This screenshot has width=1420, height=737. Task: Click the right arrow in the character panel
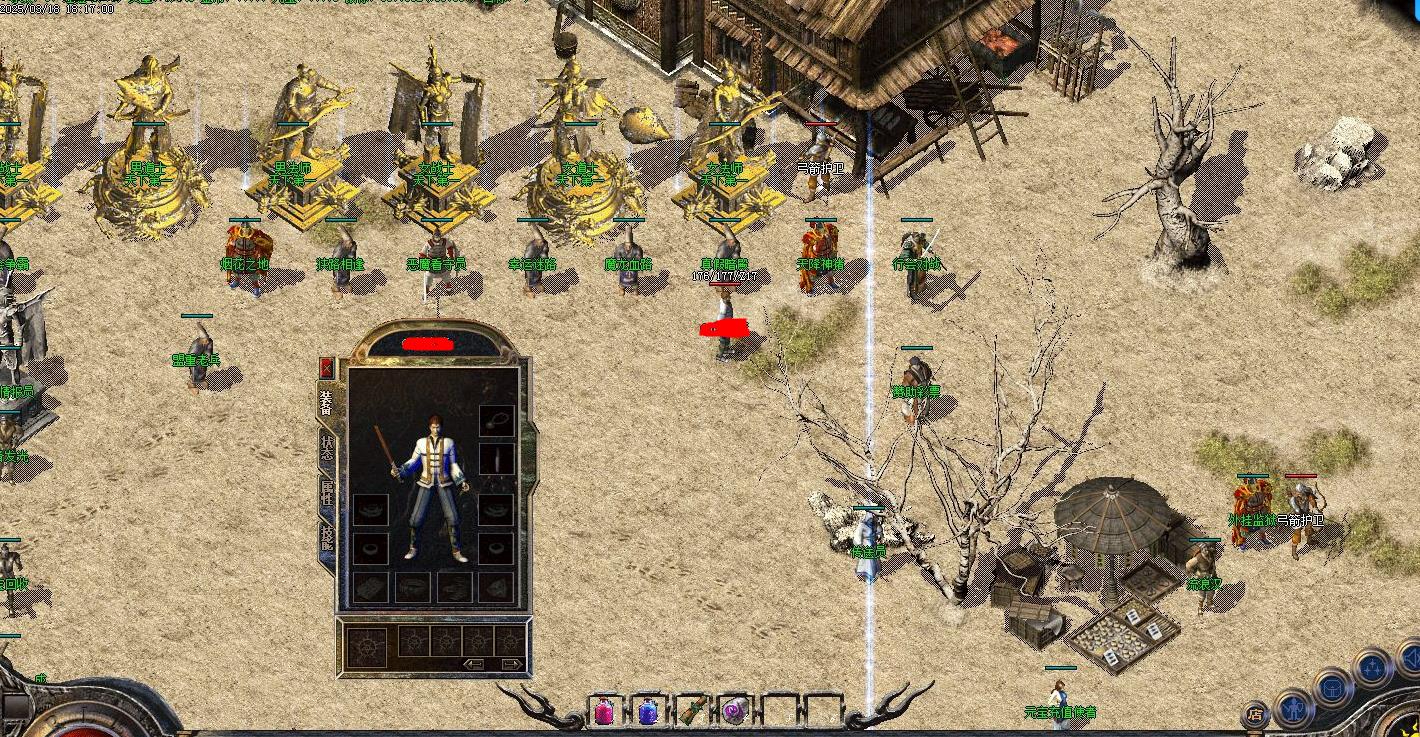pos(510,664)
